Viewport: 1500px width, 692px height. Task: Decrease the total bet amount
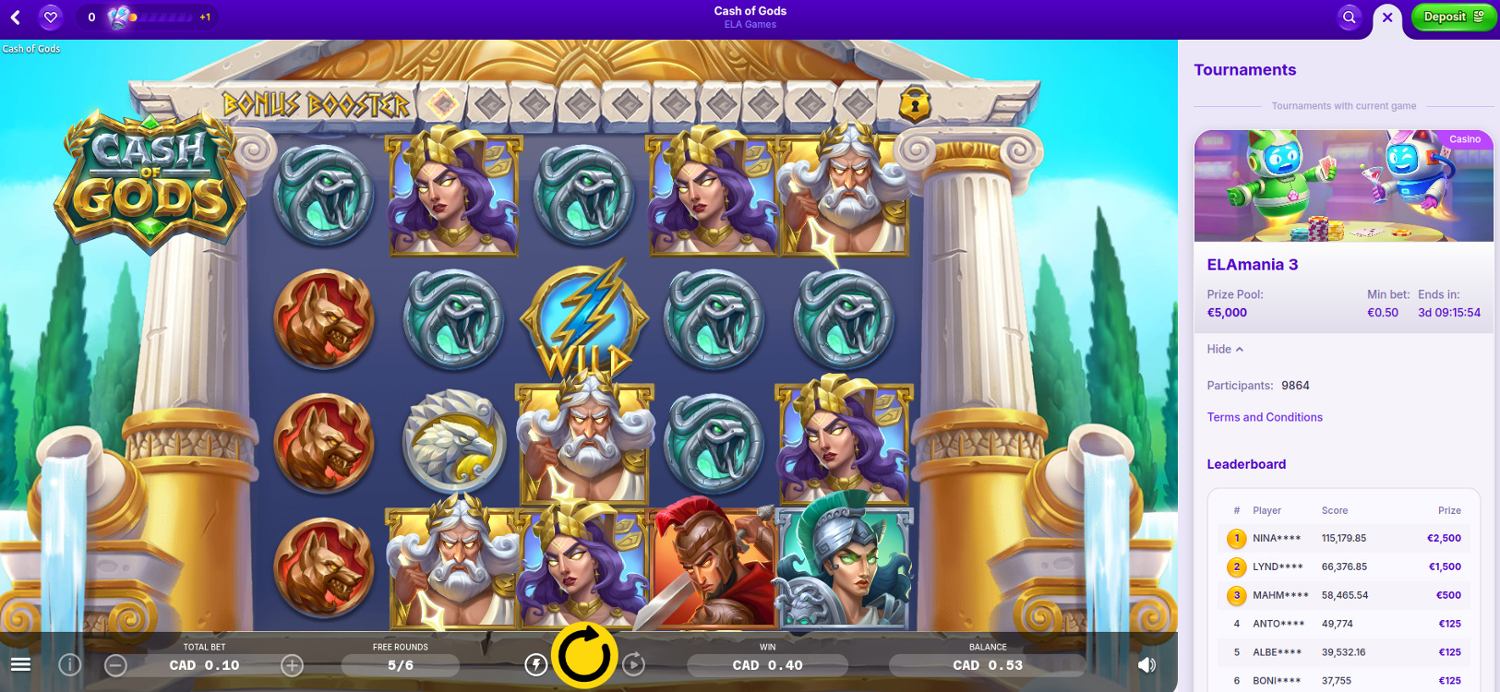(116, 665)
